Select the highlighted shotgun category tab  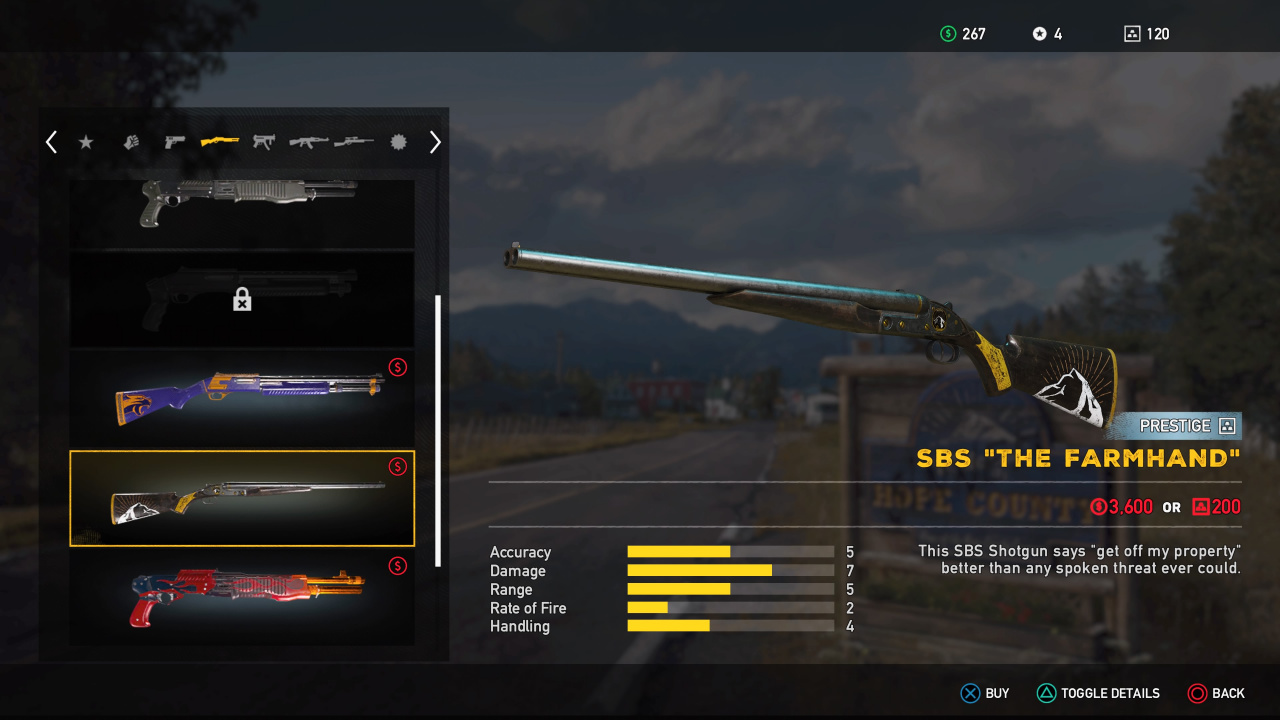point(219,143)
